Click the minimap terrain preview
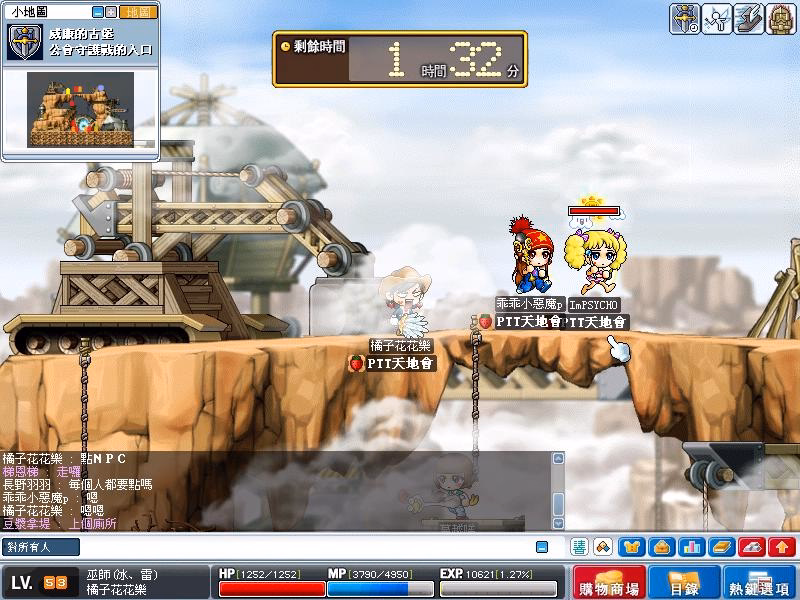The image size is (800, 600). click(80, 109)
